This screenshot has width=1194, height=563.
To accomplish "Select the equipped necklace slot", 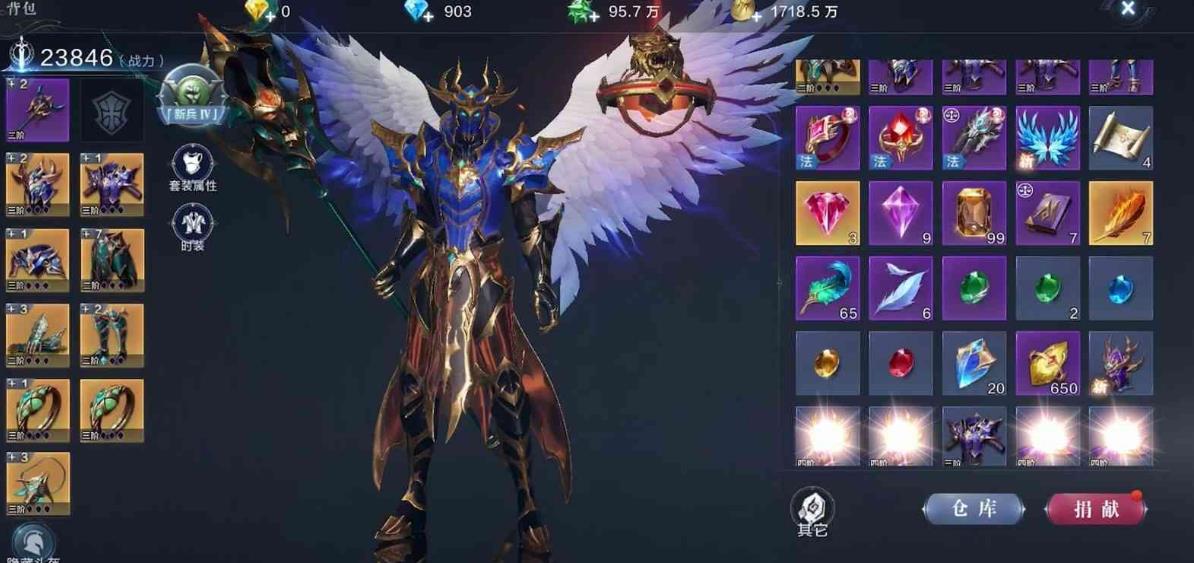I will [38, 484].
